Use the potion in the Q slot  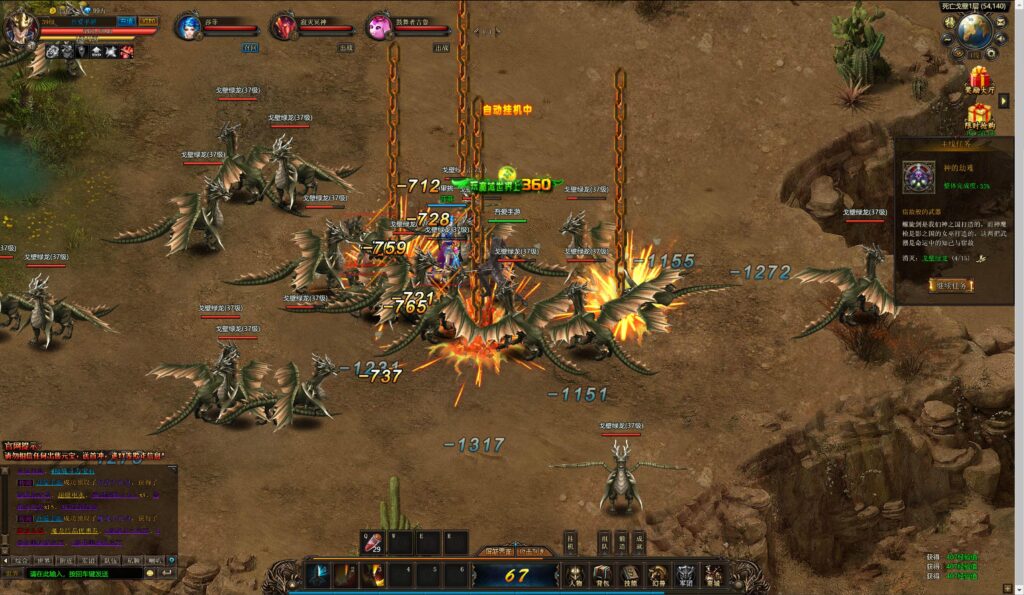(372, 543)
